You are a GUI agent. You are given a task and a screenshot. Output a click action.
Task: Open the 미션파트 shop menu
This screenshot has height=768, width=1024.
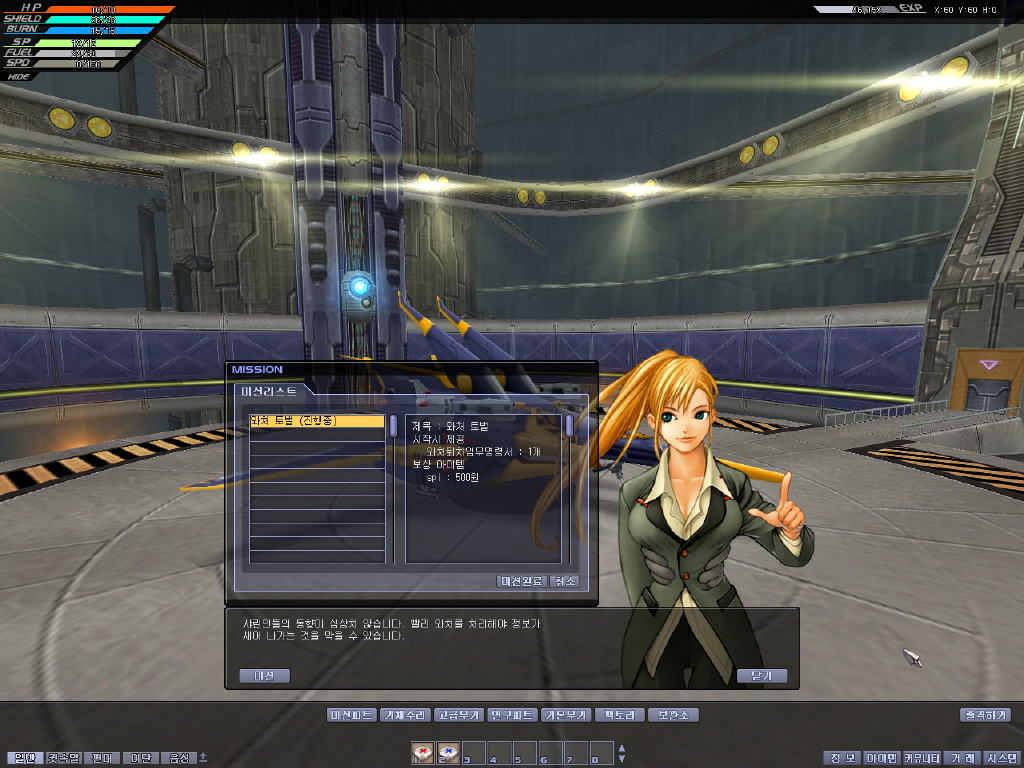(351, 715)
